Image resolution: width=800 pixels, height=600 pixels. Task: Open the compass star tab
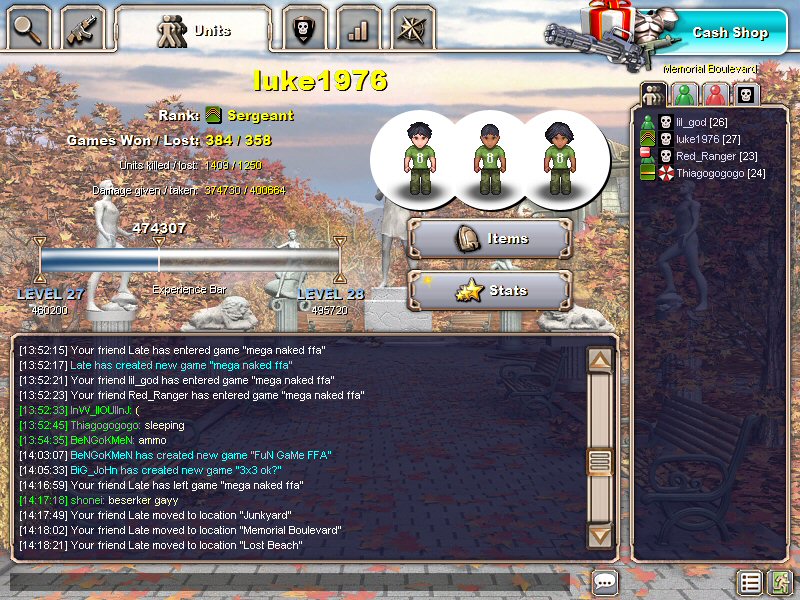point(412,28)
